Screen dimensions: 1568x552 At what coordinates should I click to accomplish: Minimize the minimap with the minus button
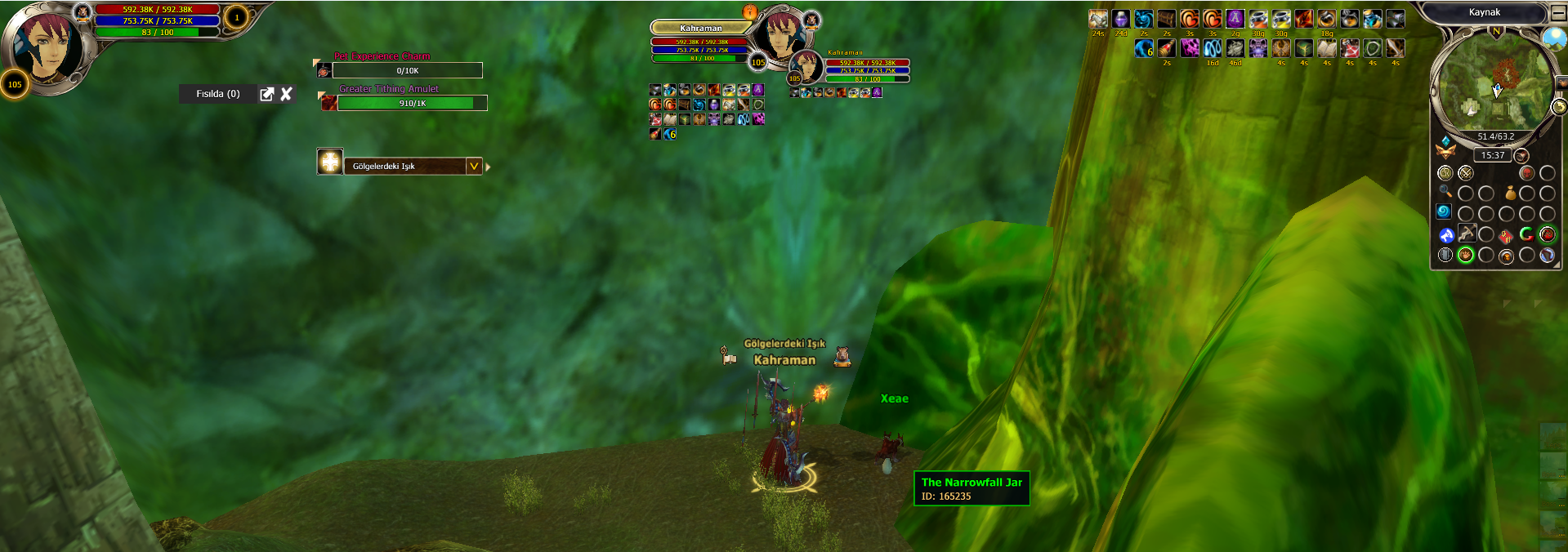tap(1559, 13)
